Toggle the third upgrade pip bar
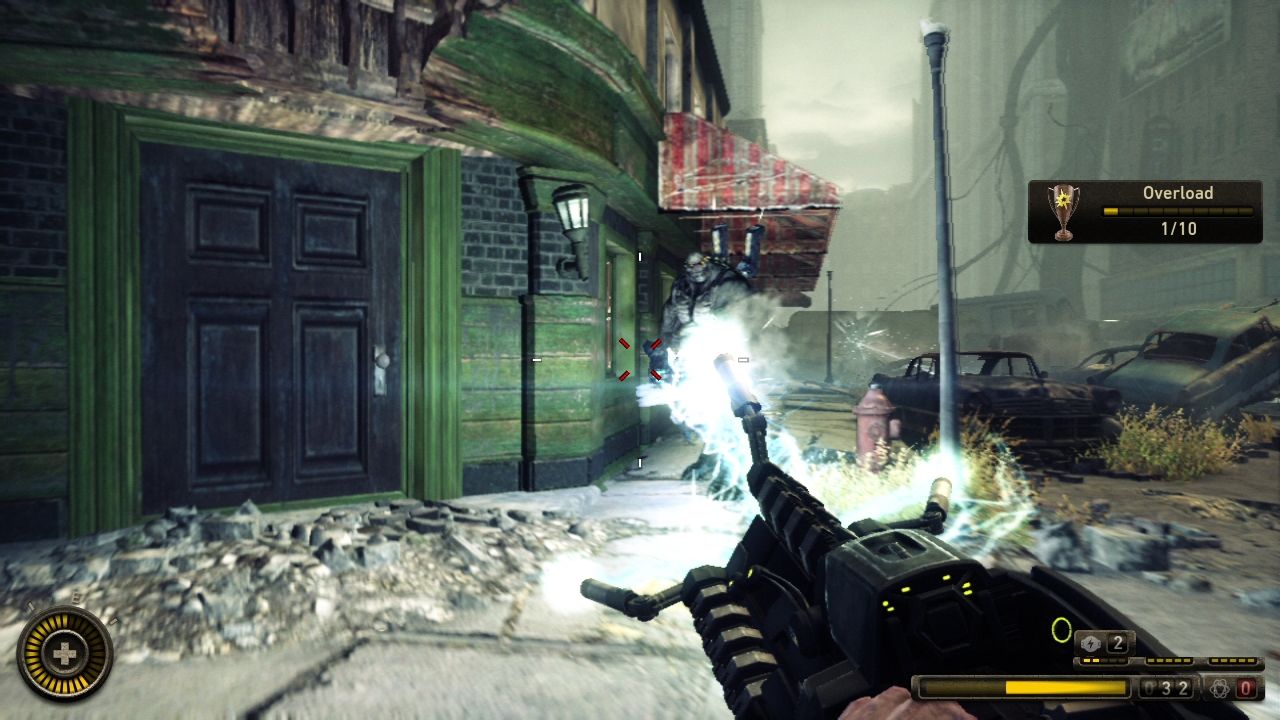Screen dimensions: 1280x720 click(x=1233, y=660)
